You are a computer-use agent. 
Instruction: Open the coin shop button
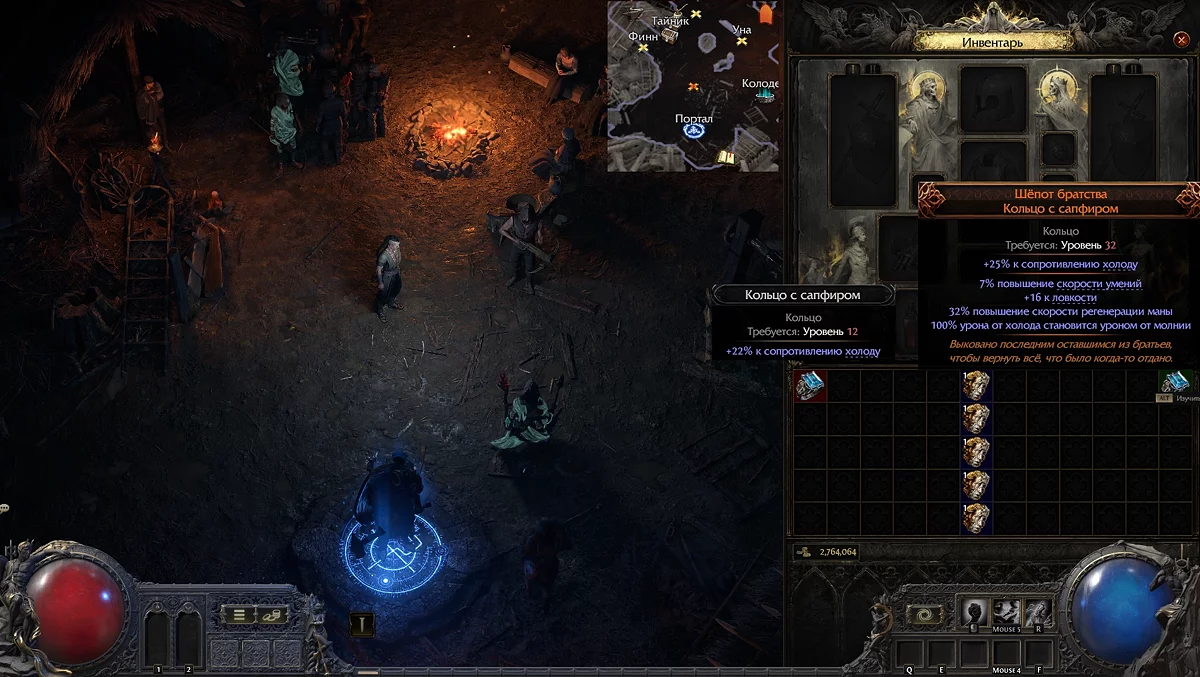tap(272, 615)
